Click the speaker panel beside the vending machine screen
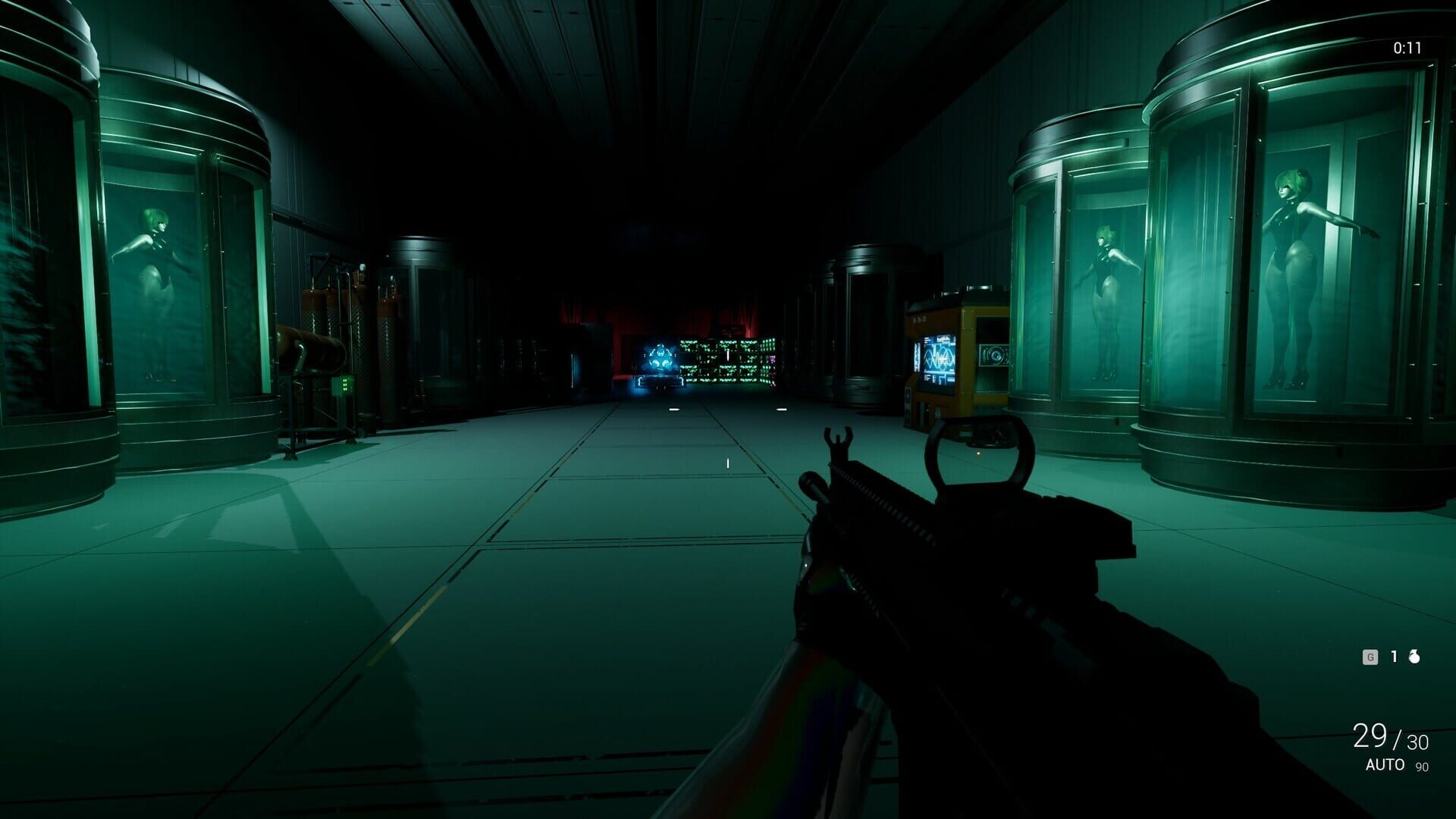The width and height of the screenshot is (1456, 819). [995, 355]
